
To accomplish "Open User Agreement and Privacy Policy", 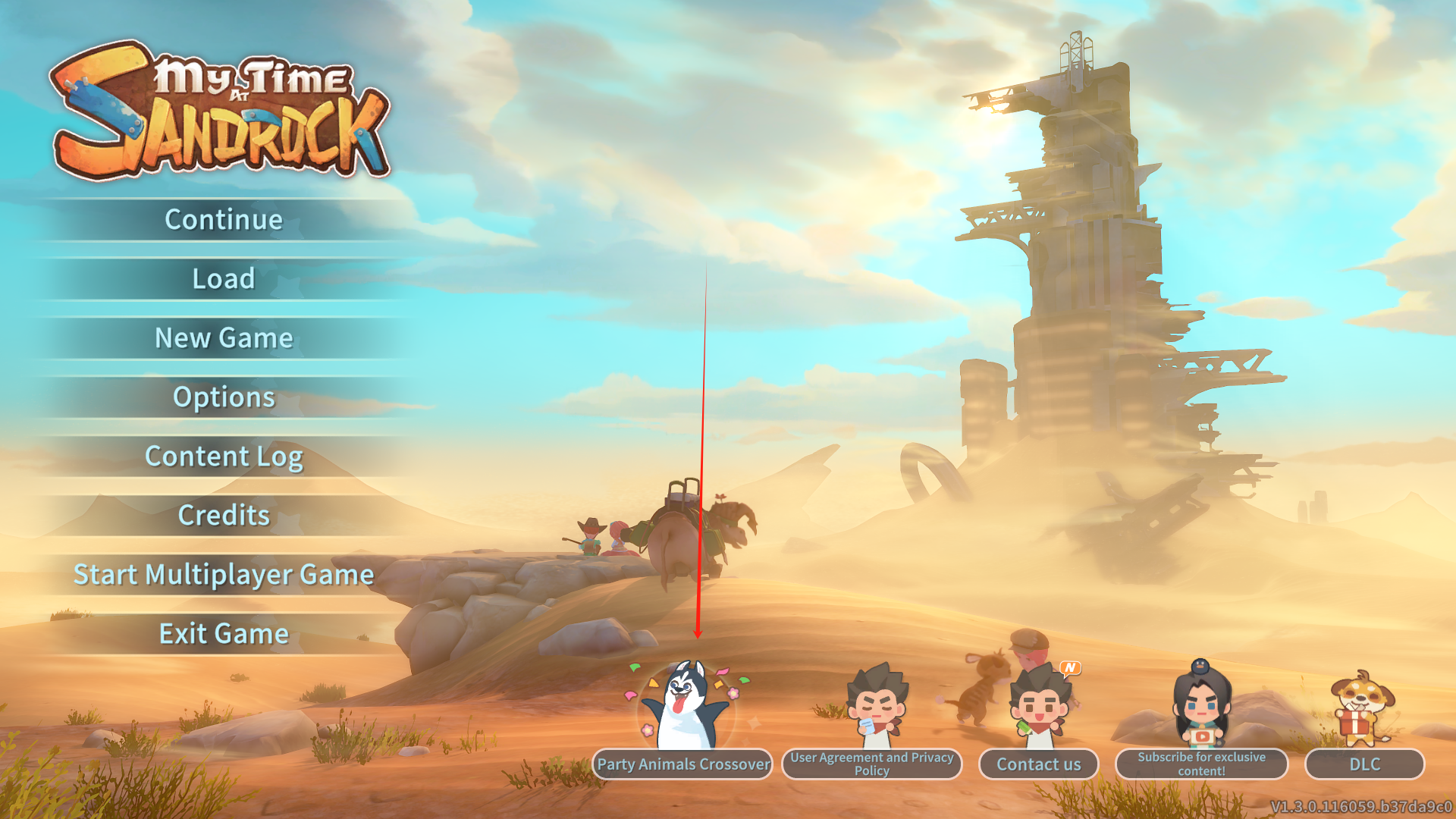I will click(x=872, y=764).
